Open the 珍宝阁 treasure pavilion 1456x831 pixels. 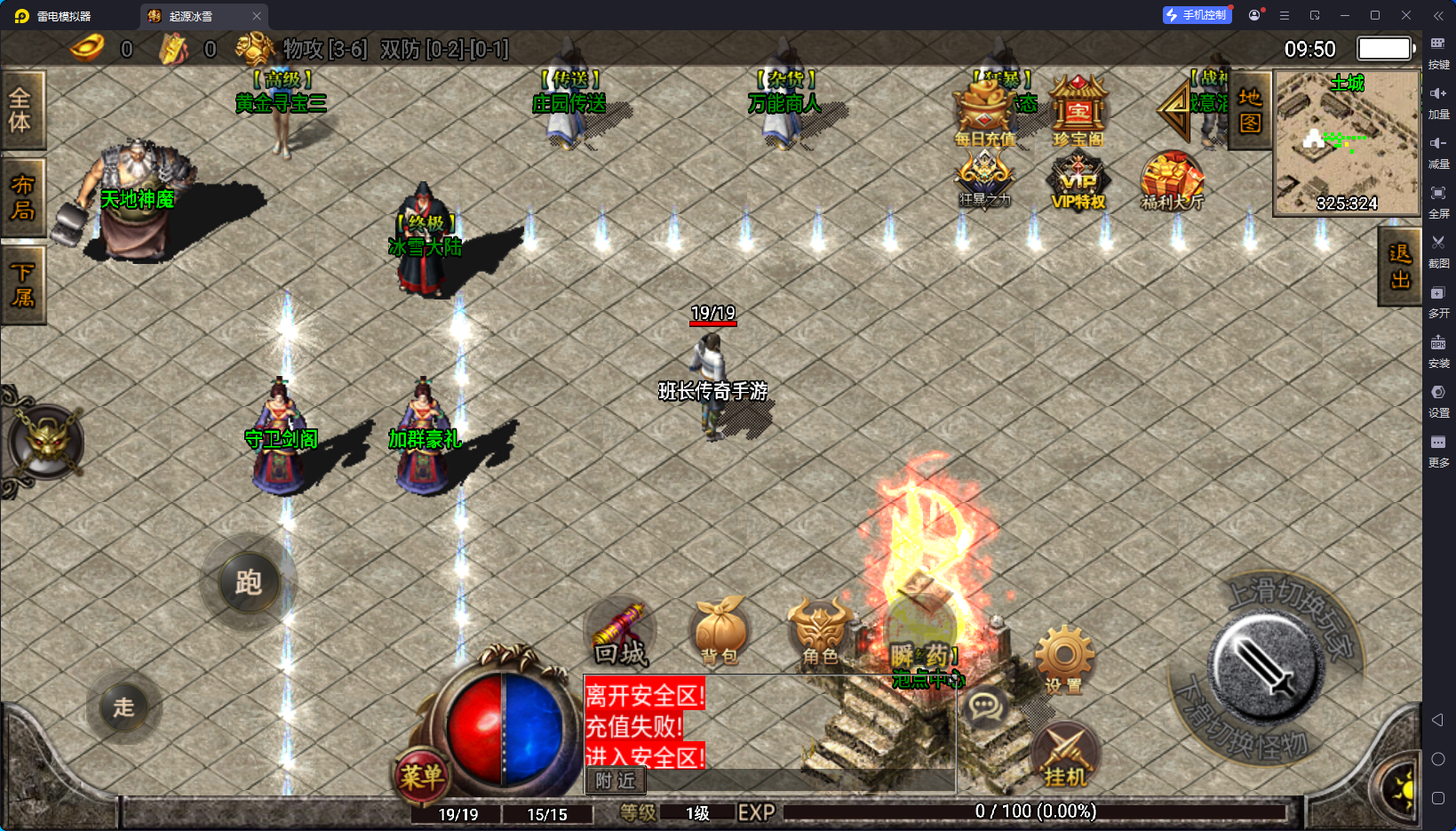(x=1078, y=112)
